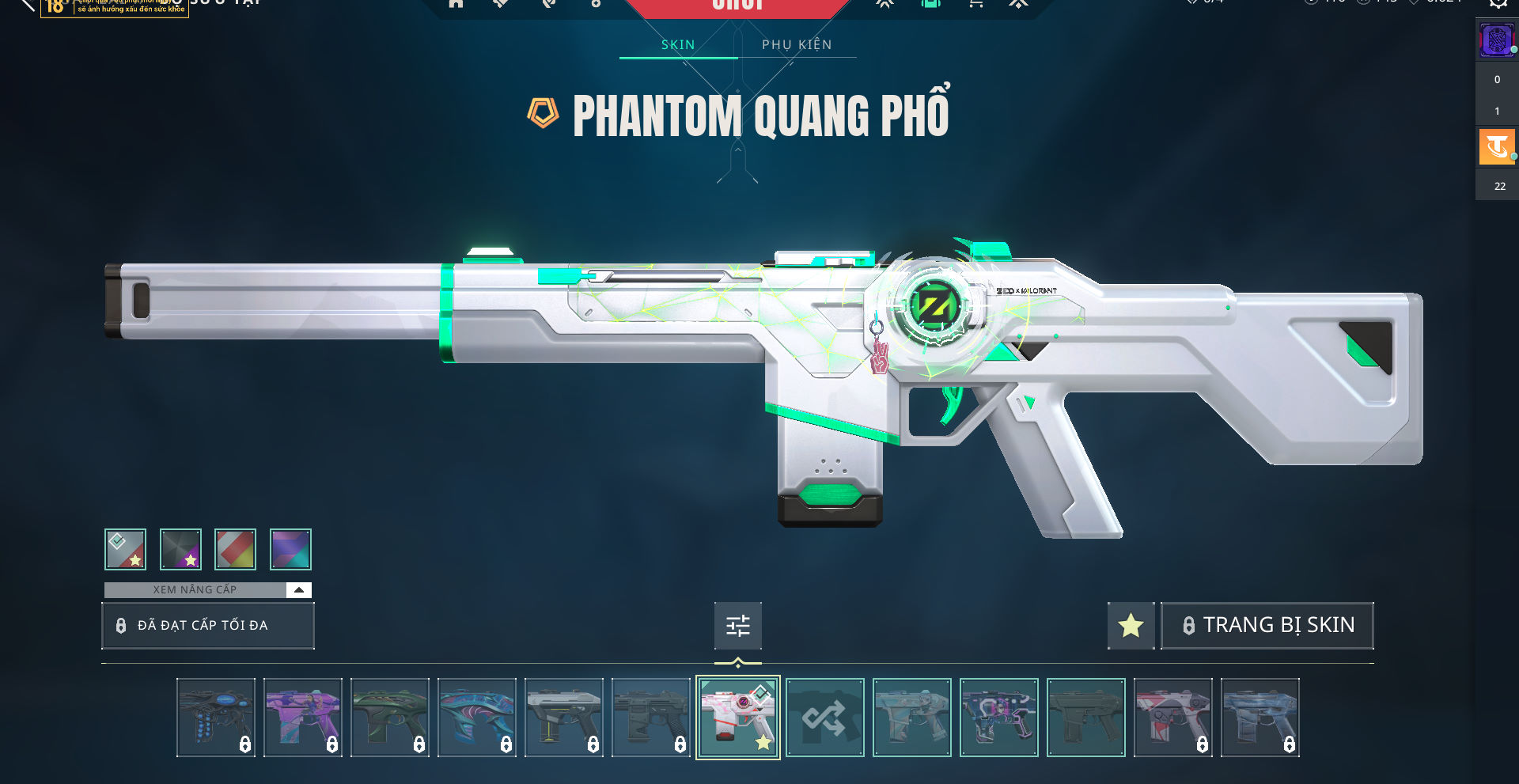This screenshot has height=784, width=1519.
Task: Pick the red and yellow variant swatch
Action: click(x=235, y=549)
